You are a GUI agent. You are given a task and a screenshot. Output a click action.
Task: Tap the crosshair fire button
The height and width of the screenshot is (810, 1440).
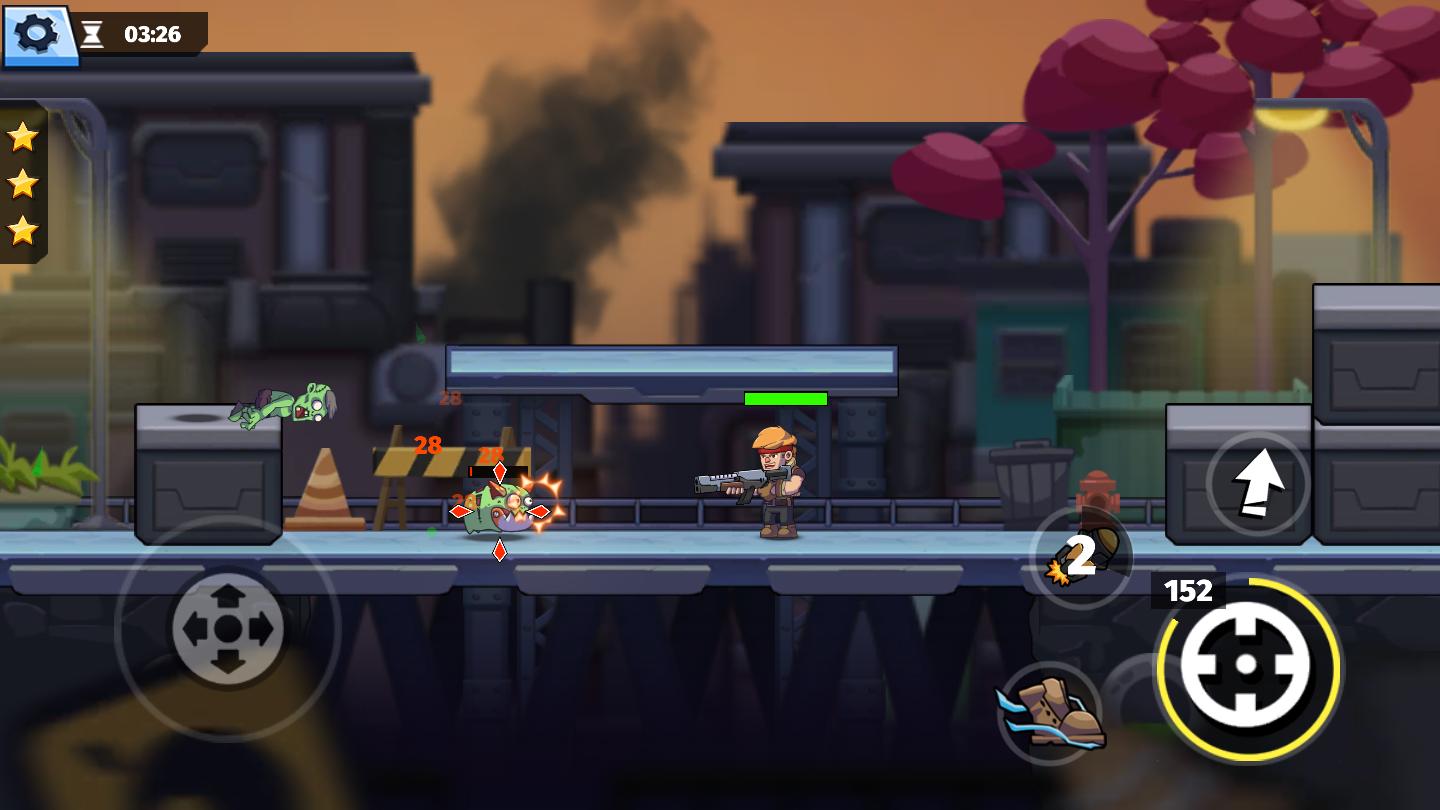[1246, 666]
